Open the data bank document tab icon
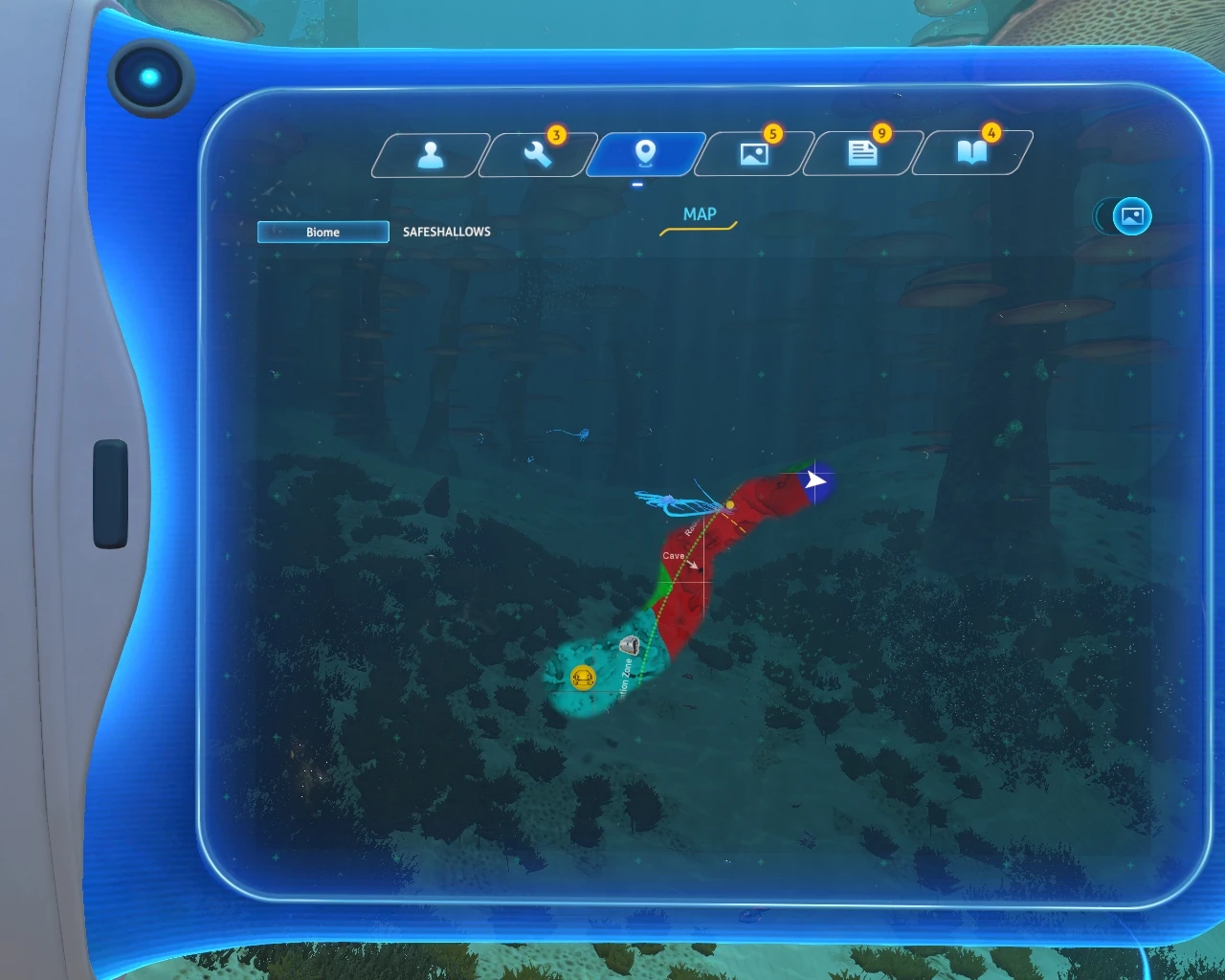1225x980 pixels. pyautogui.click(x=863, y=153)
